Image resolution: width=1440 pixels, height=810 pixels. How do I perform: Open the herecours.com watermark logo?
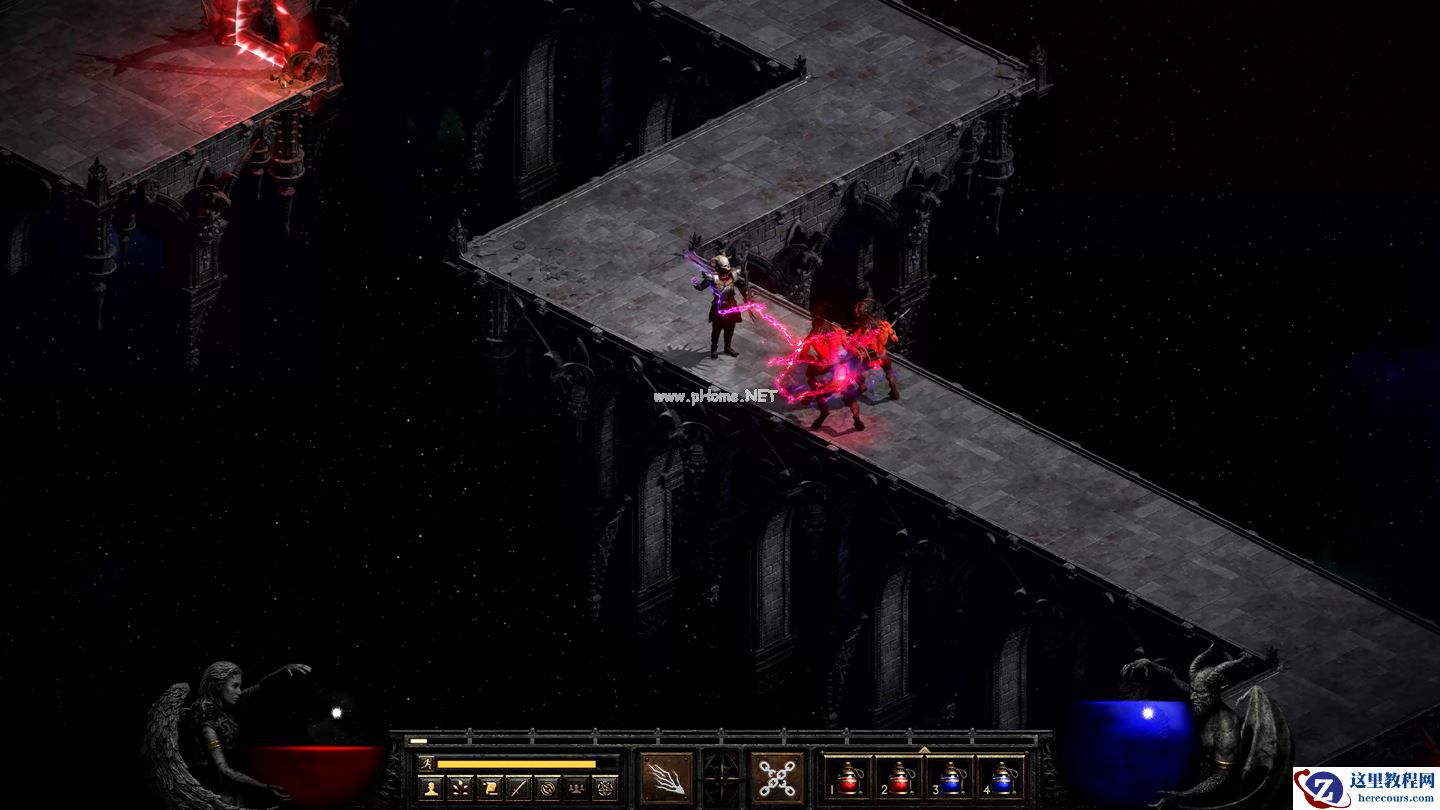point(1366,788)
